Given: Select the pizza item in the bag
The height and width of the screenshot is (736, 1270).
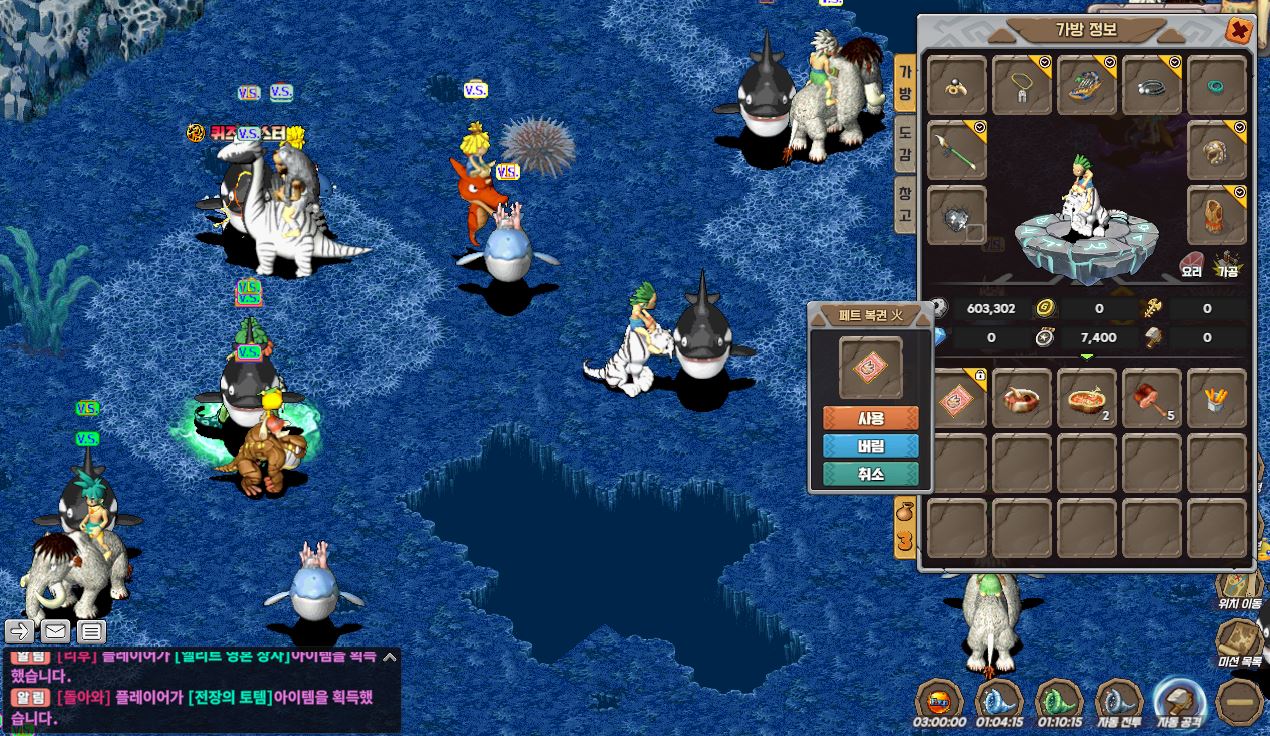Looking at the screenshot, I should point(1087,399).
